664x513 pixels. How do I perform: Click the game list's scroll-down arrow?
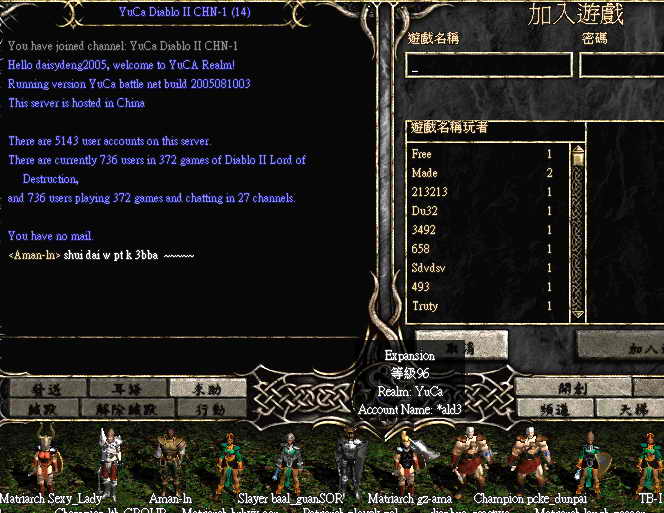[577, 313]
